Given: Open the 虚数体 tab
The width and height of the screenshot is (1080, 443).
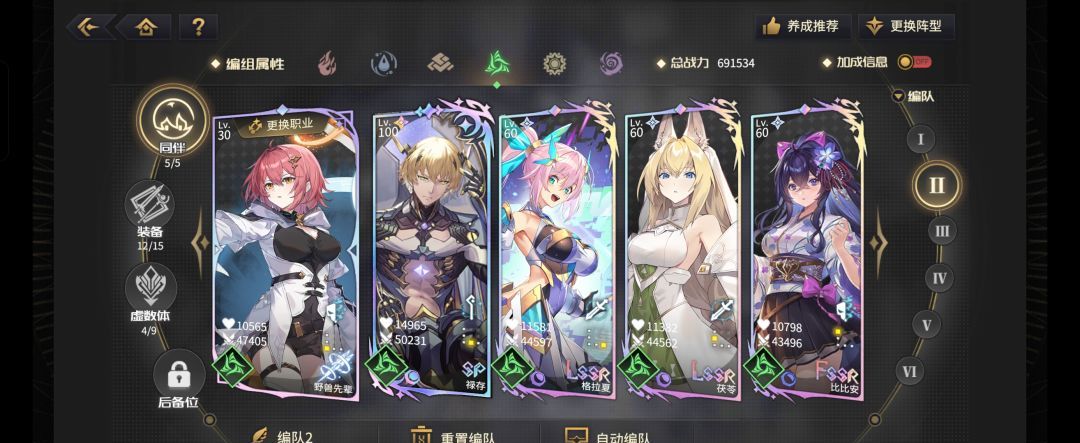Looking at the screenshot, I should click(150, 292).
